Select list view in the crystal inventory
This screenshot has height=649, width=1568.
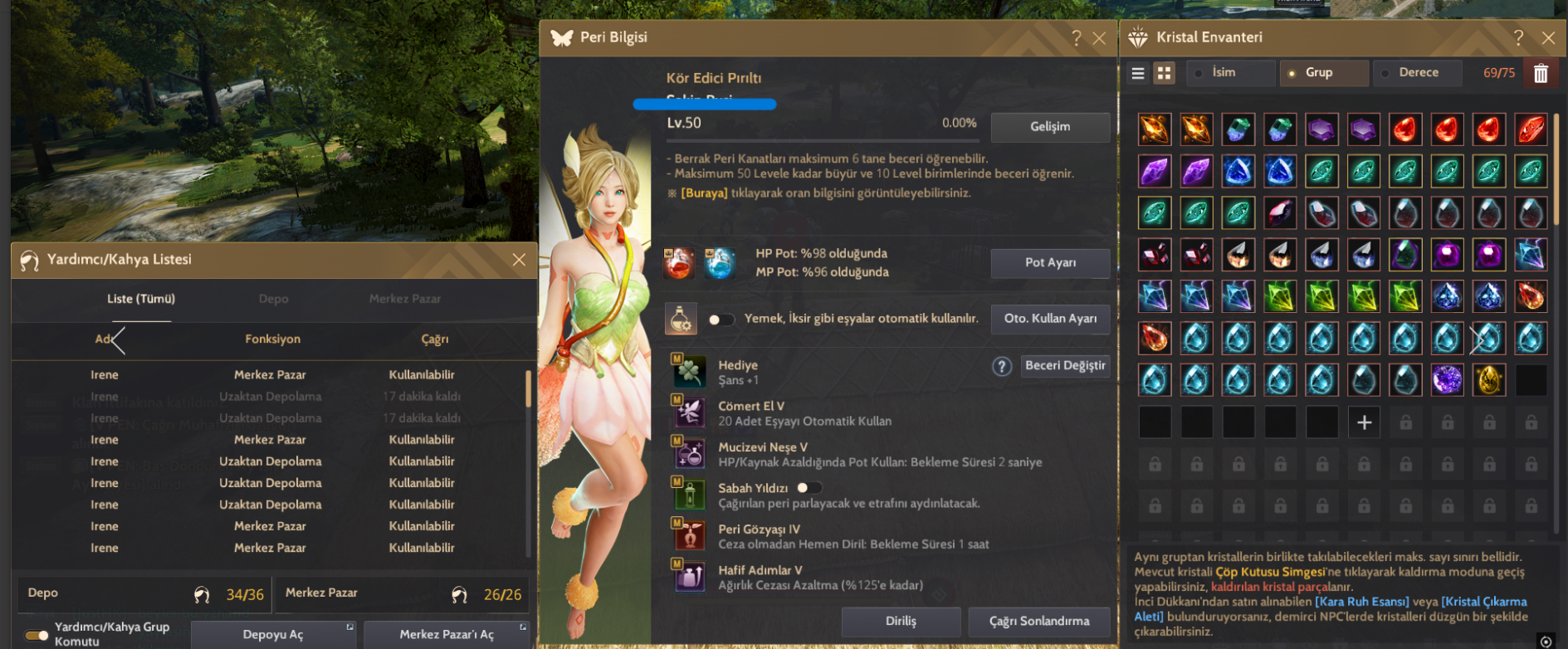(1138, 73)
